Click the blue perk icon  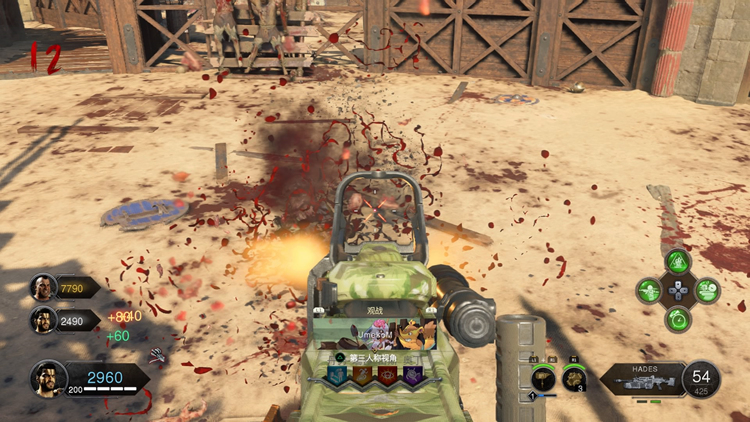337,375
